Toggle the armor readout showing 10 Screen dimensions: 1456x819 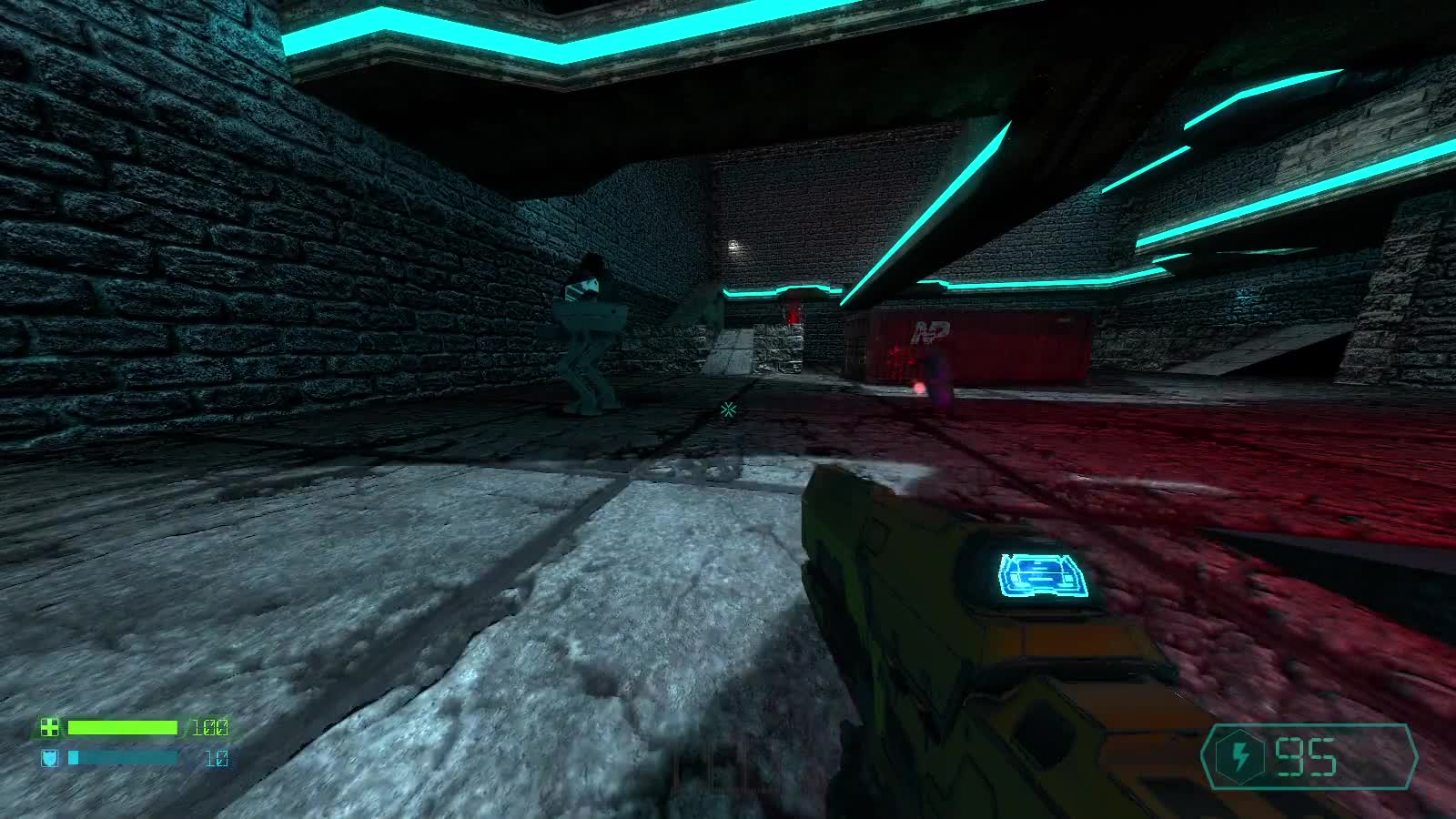pyautogui.click(x=216, y=757)
